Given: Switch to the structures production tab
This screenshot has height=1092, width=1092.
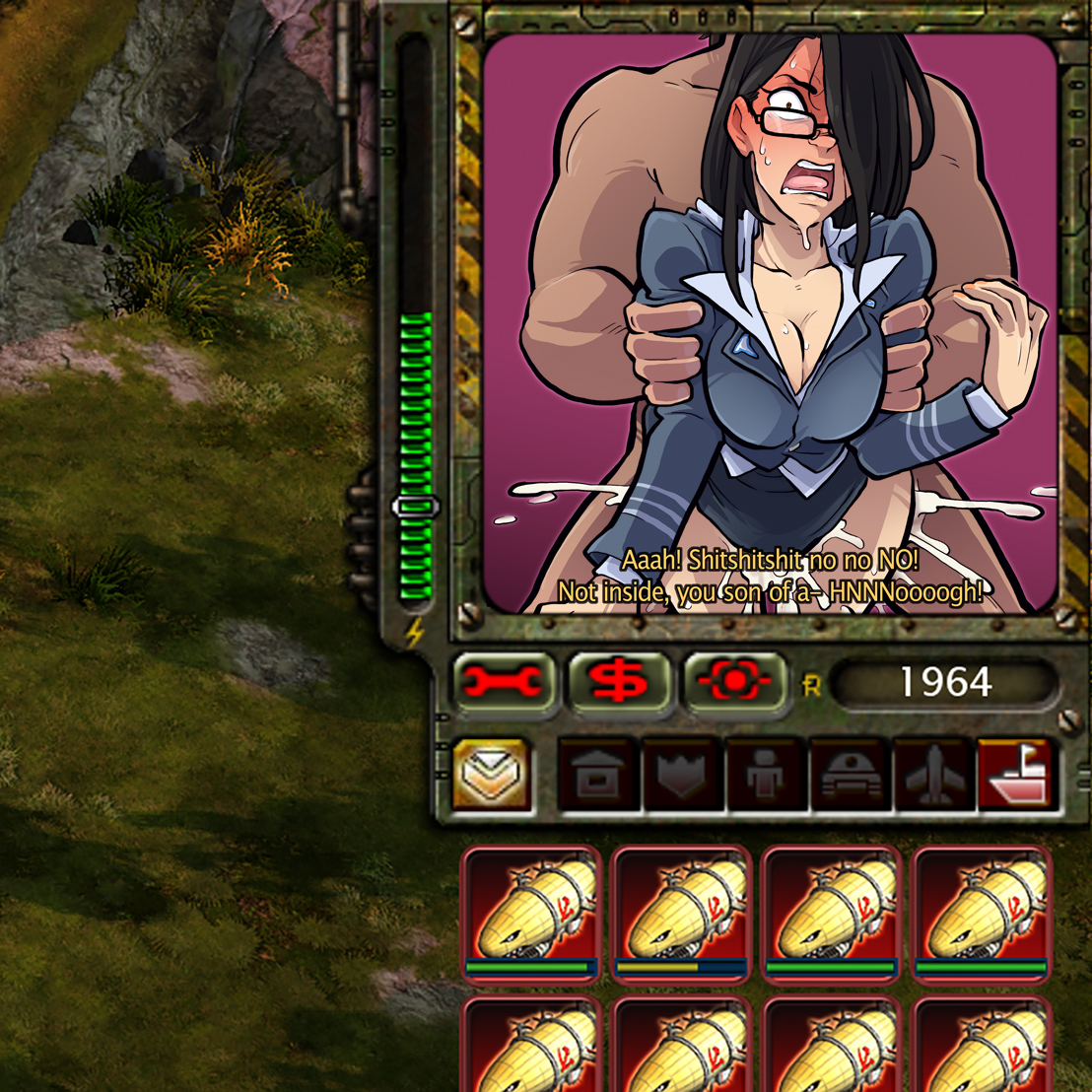Looking at the screenshot, I should pyautogui.click(x=597, y=776).
